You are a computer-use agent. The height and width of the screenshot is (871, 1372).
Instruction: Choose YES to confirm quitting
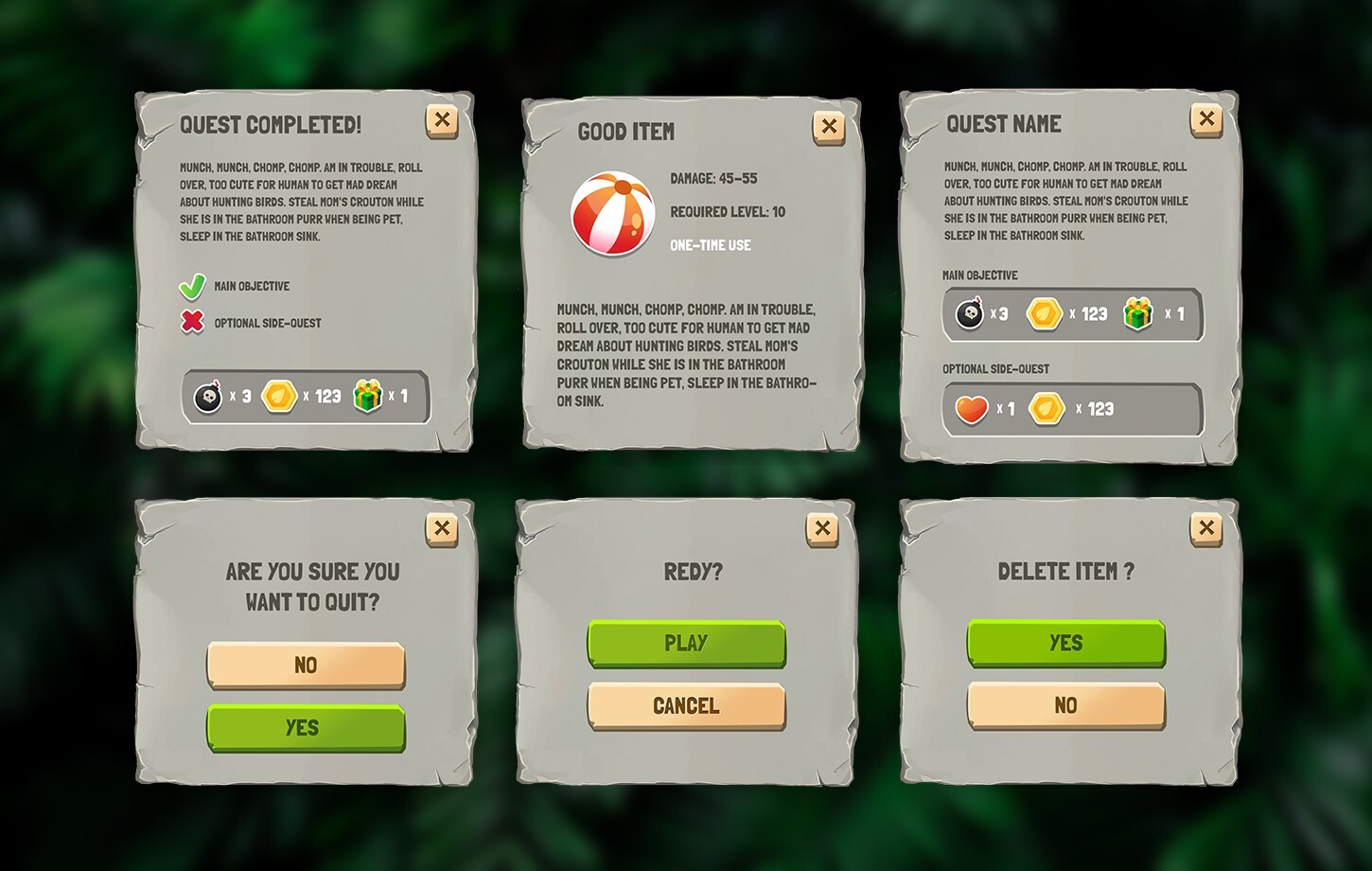(x=306, y=726)
